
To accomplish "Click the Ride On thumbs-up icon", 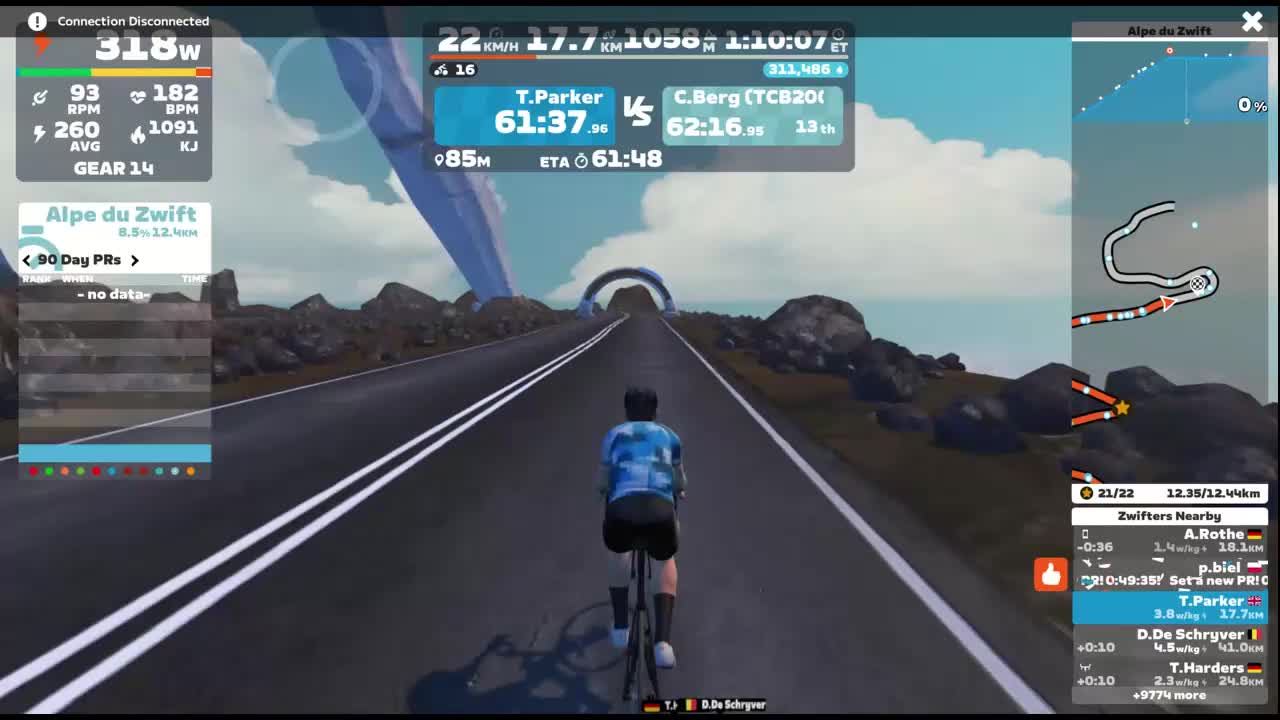I will pyautogui.click(x=1050, y=575).
